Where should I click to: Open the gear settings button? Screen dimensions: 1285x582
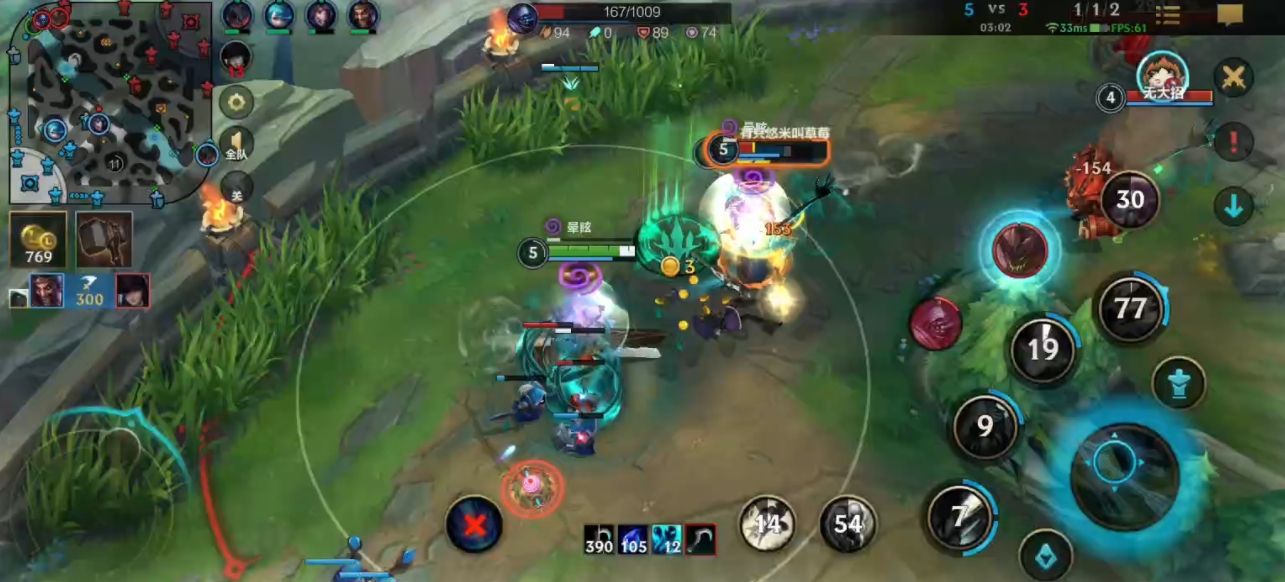pyautogui.click(x=237, y=101)
